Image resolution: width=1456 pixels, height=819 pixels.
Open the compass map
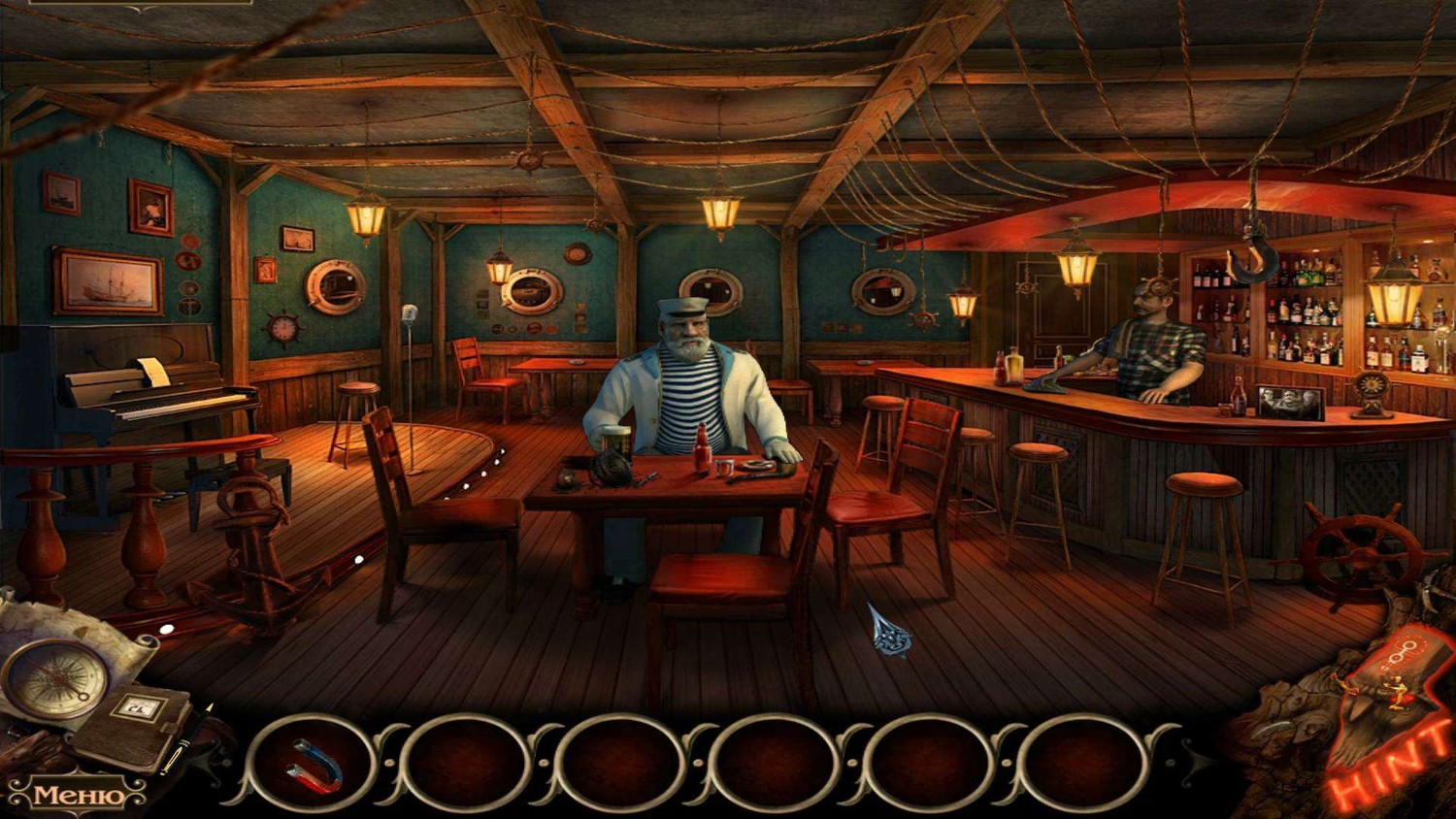click(x=54, y=678)
